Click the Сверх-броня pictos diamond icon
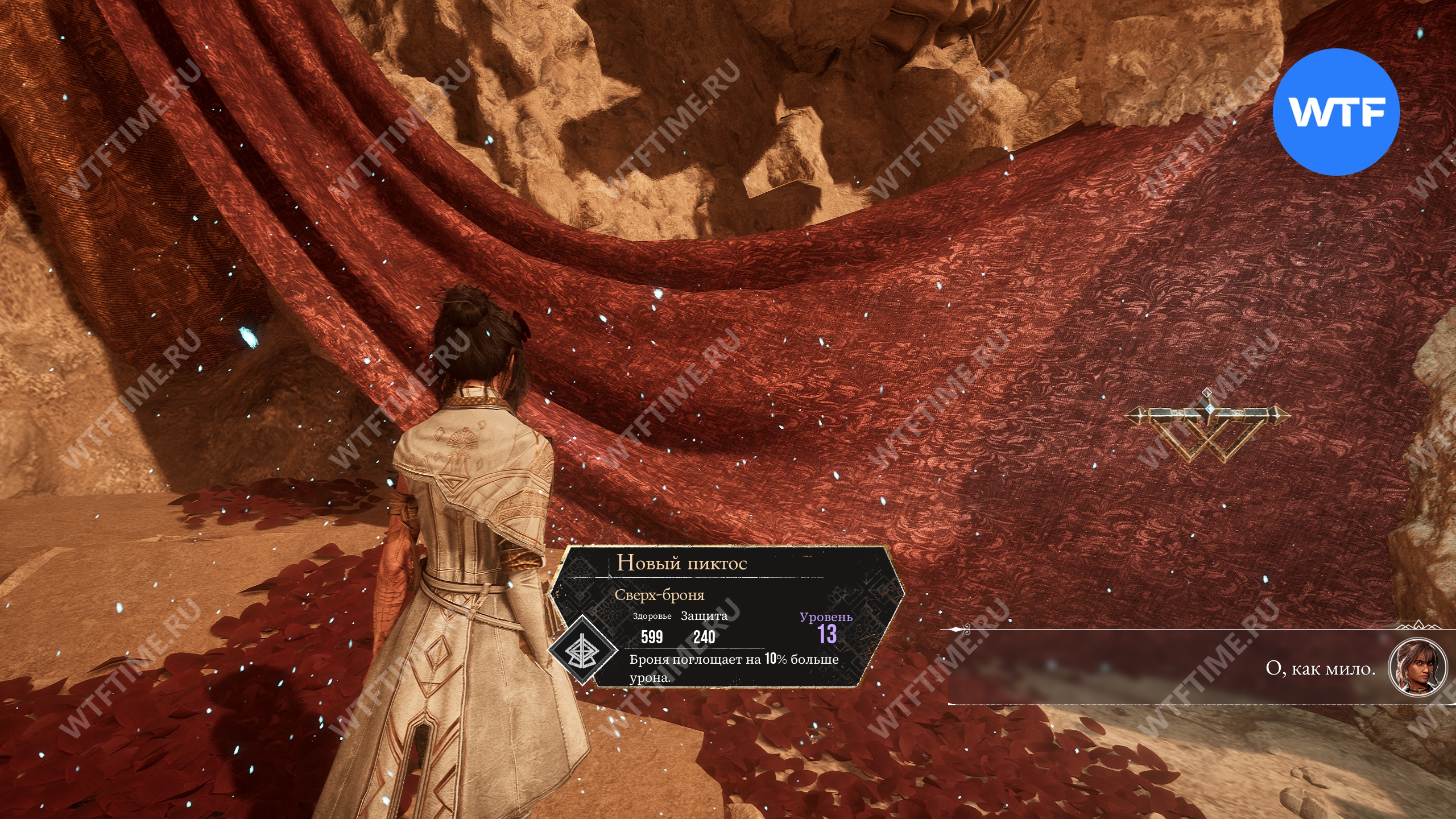 point(582,650)
